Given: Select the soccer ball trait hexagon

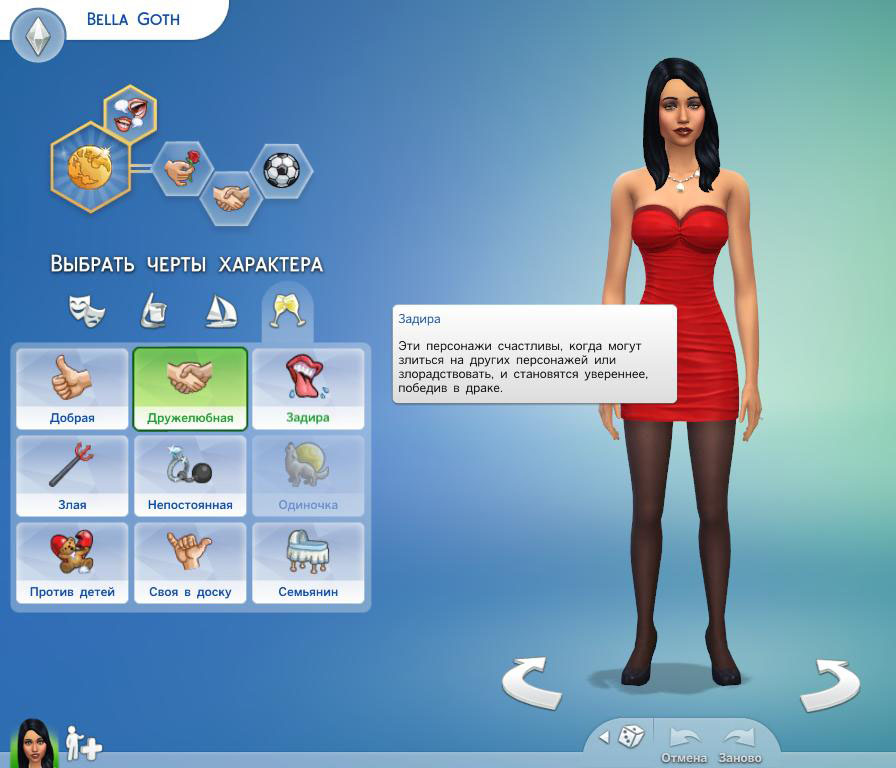Looking at the screenshot, I should click(x=281, y=169).
